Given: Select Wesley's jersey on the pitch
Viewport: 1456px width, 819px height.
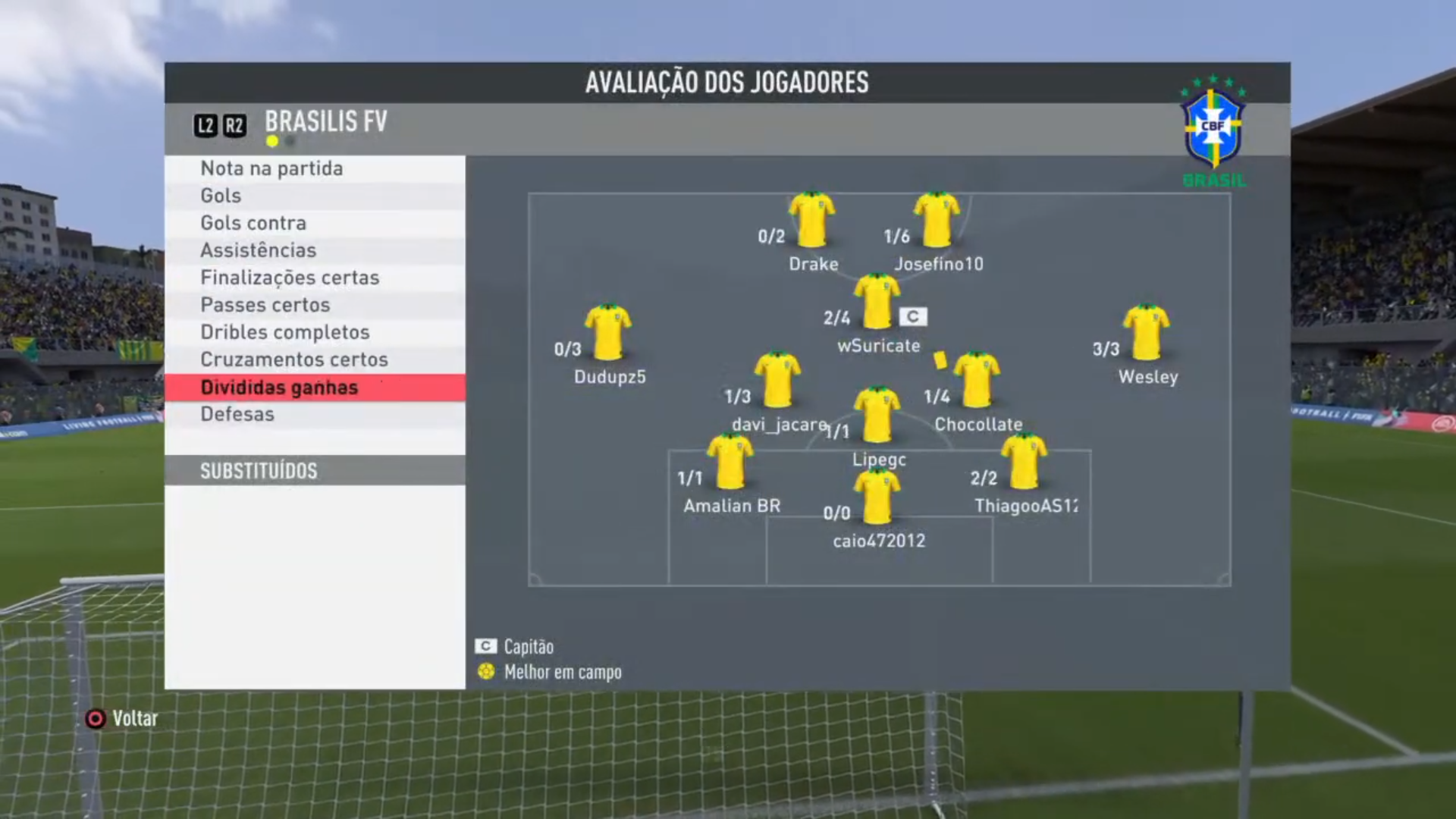Looking at the screenshot, I should point(1146,332).
